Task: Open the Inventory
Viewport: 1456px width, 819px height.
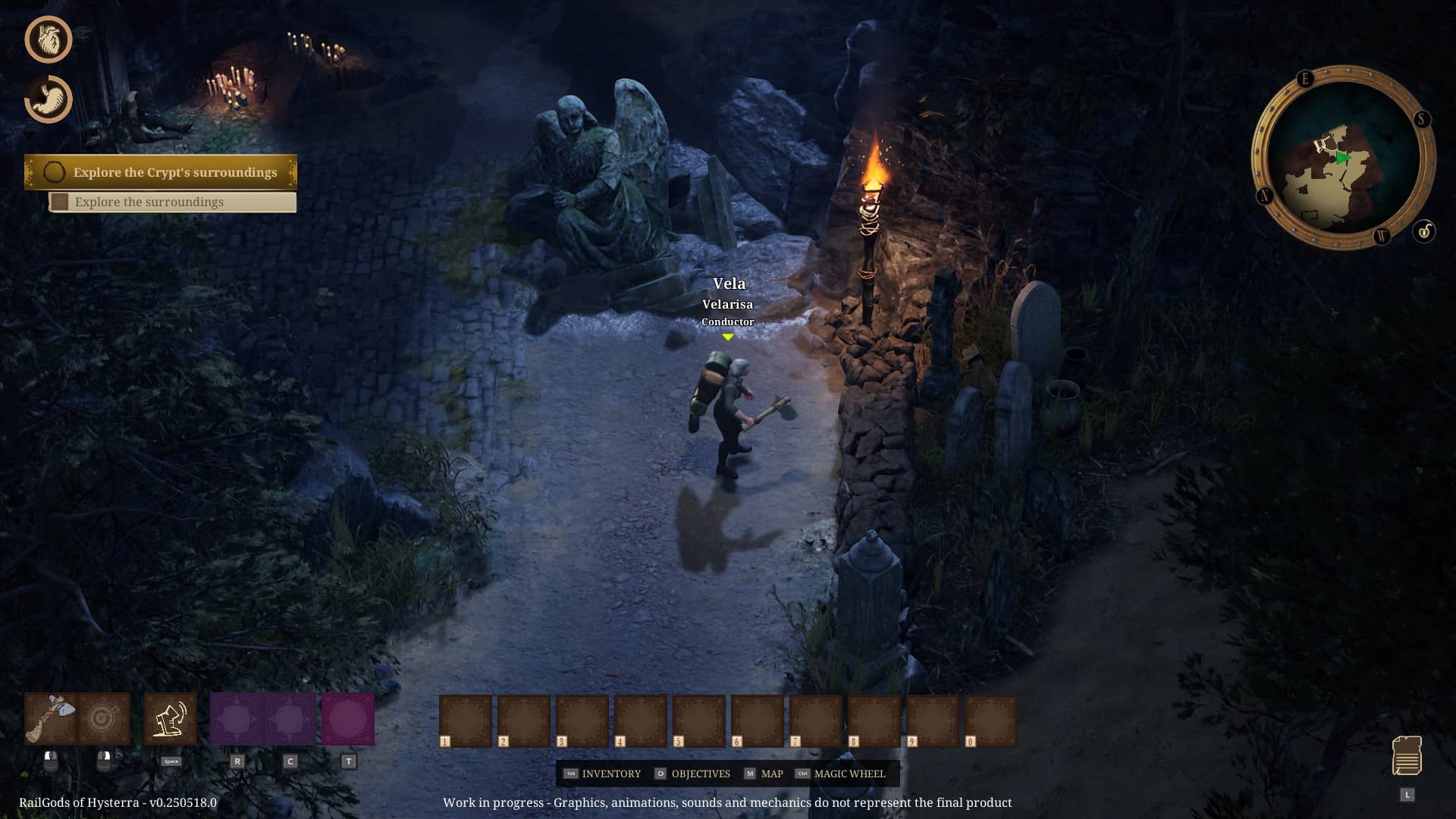Action: click(603, 773)
